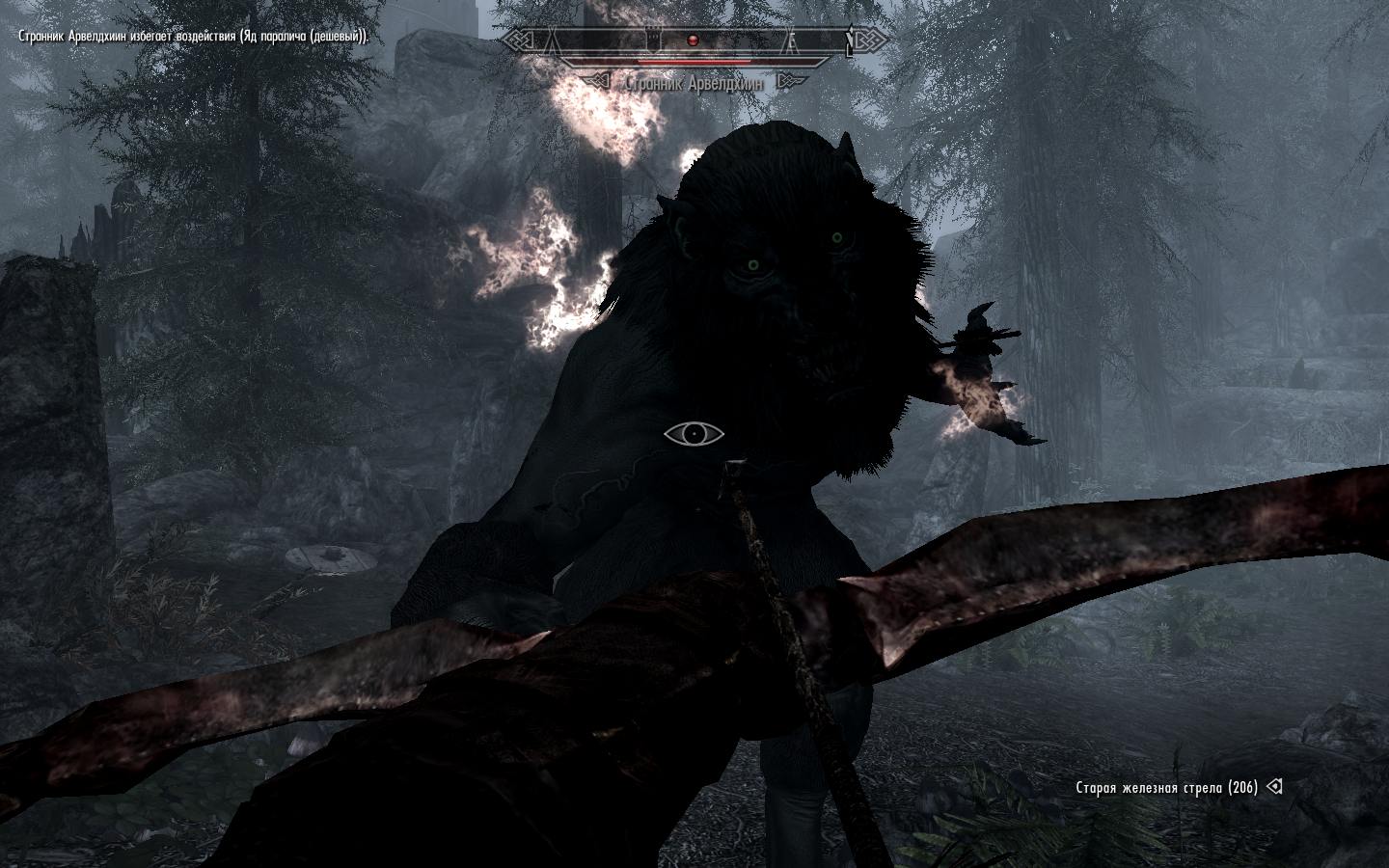Click the equipped arrow icon beside the ammo count
Screen dimensions: 1389x868
(x=1272, y=787)
